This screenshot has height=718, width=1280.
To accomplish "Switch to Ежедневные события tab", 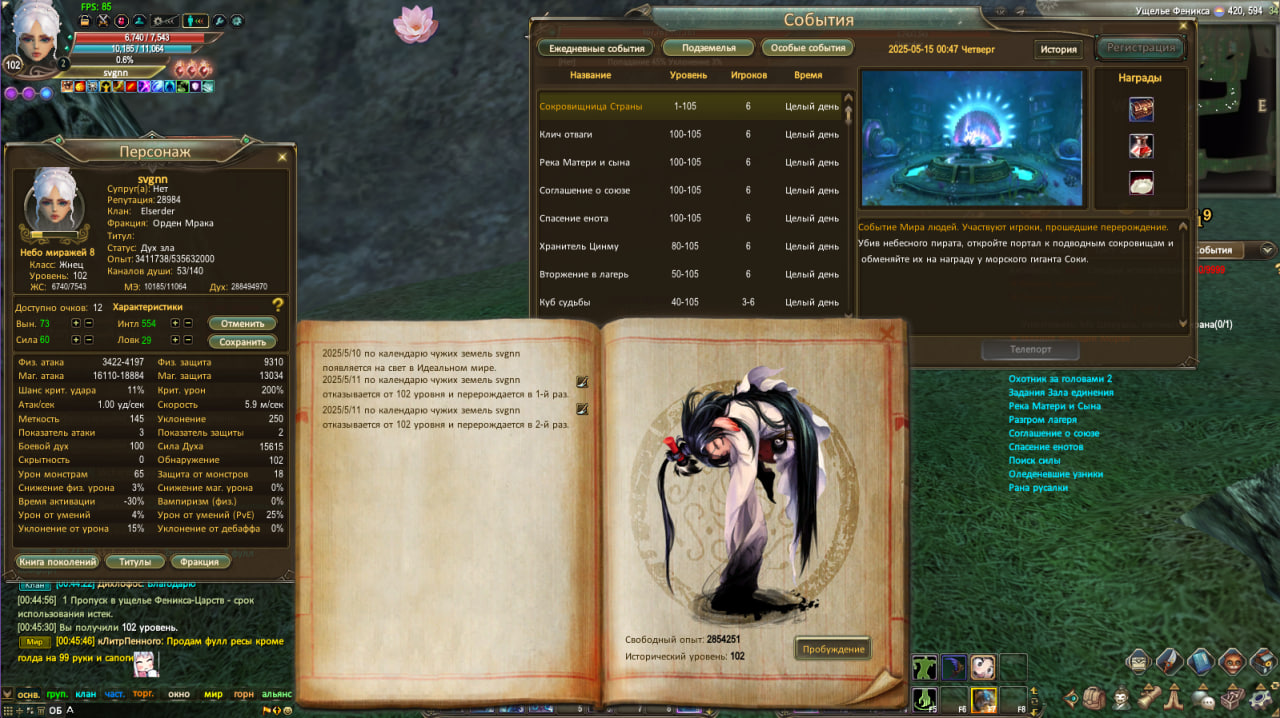I will point(597,48).
